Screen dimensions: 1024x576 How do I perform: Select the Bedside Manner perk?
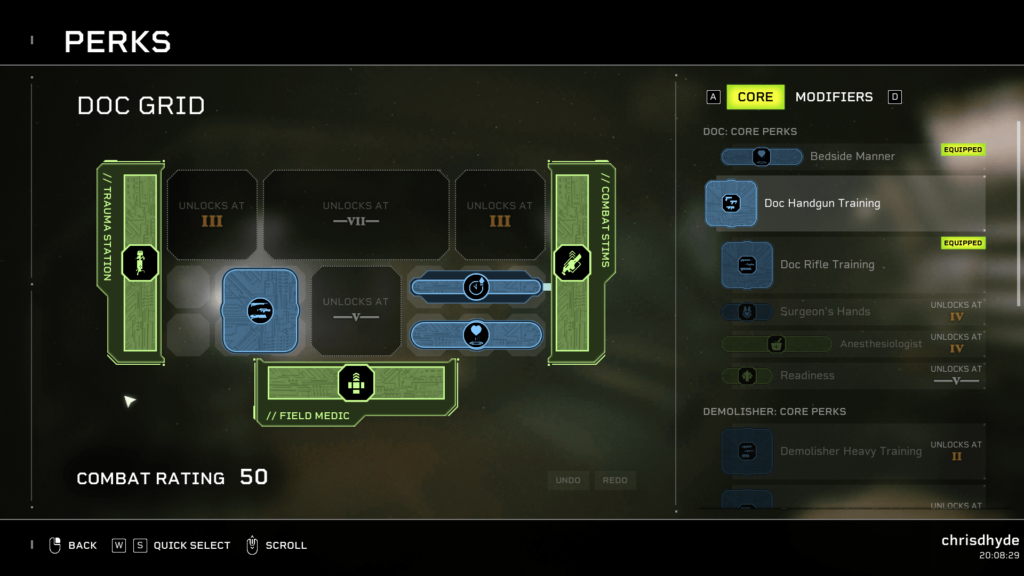(x=852, y=157)
